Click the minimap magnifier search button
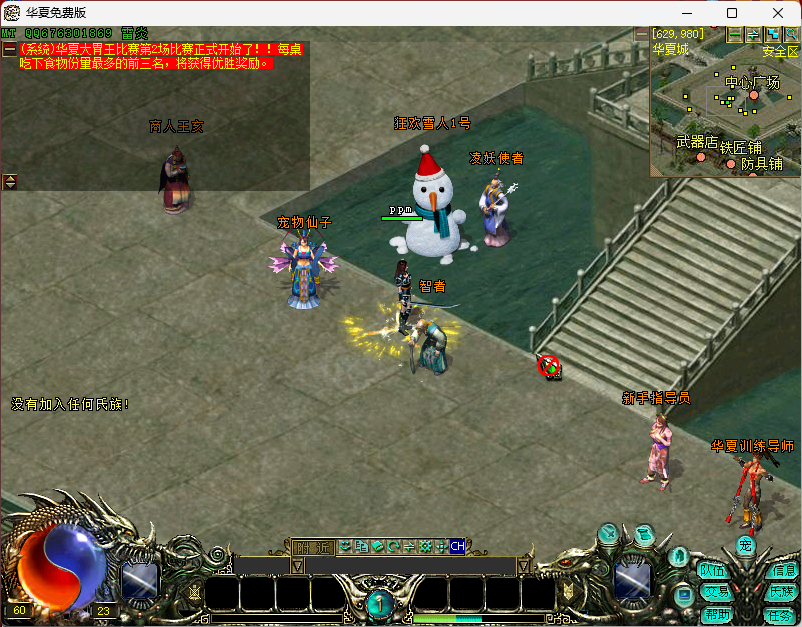The height and width of the screenshot is (627, 802). 791,34
